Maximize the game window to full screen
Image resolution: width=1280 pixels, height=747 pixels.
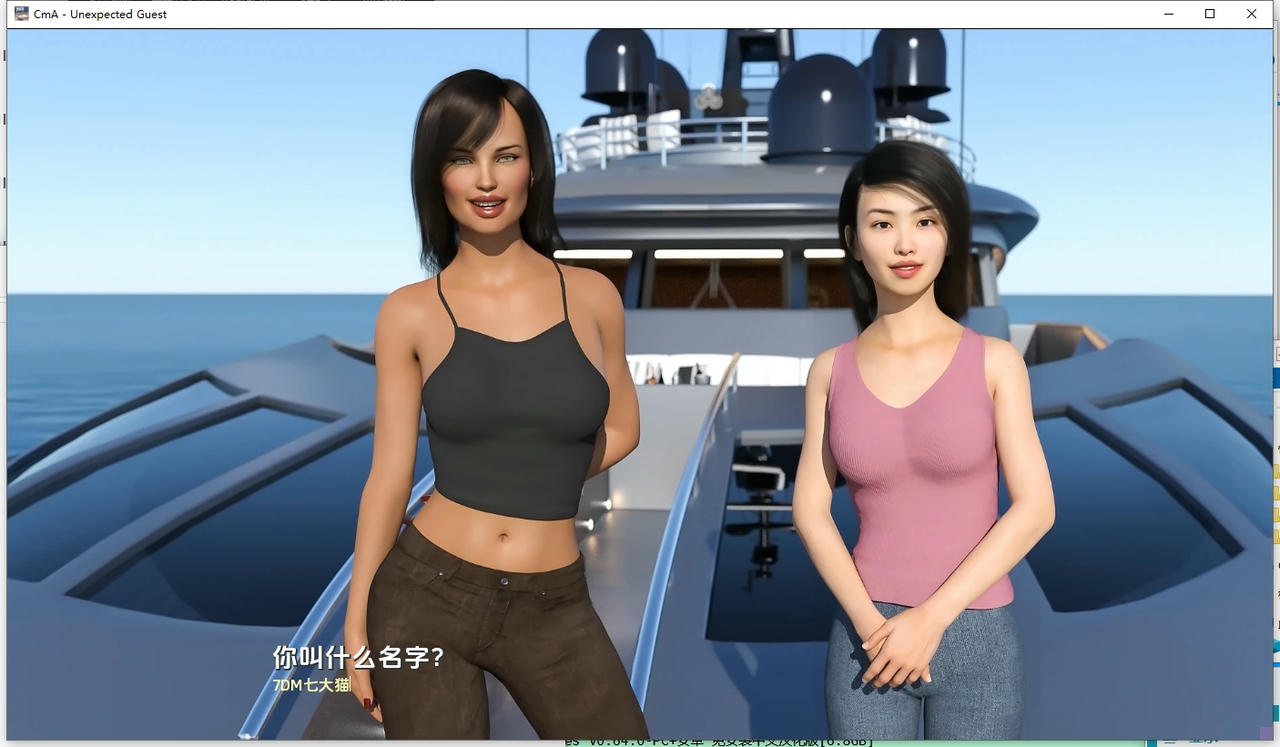[x=1210, y=13]
